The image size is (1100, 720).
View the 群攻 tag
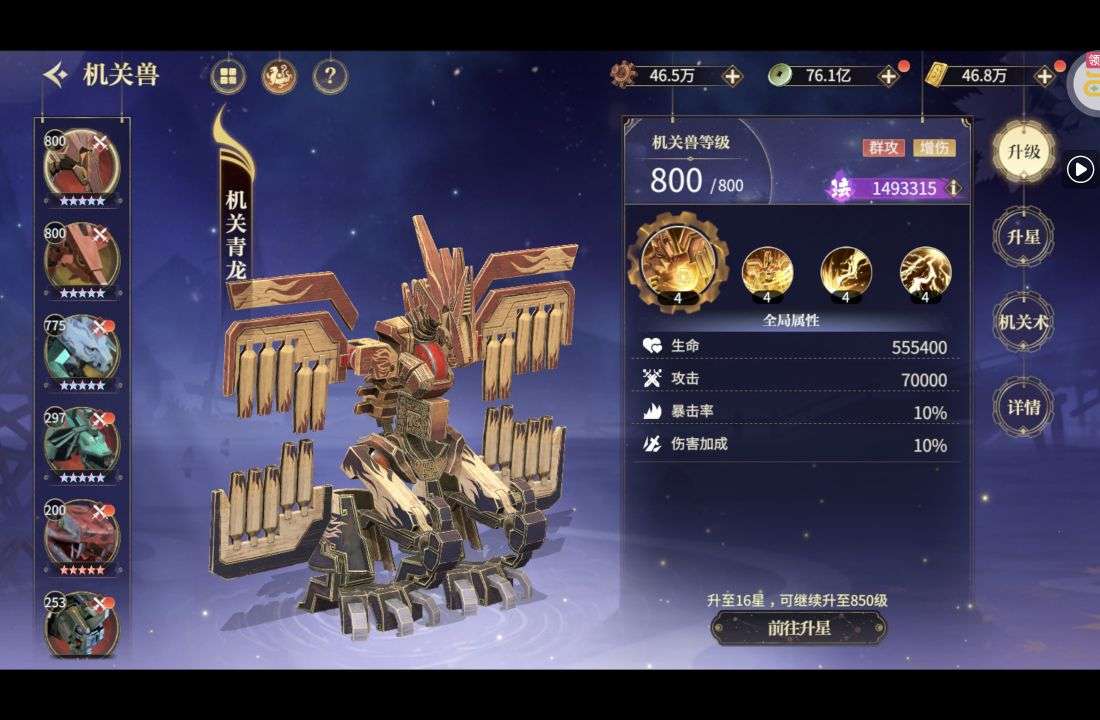pyautogui.click(x=883, y=147)
